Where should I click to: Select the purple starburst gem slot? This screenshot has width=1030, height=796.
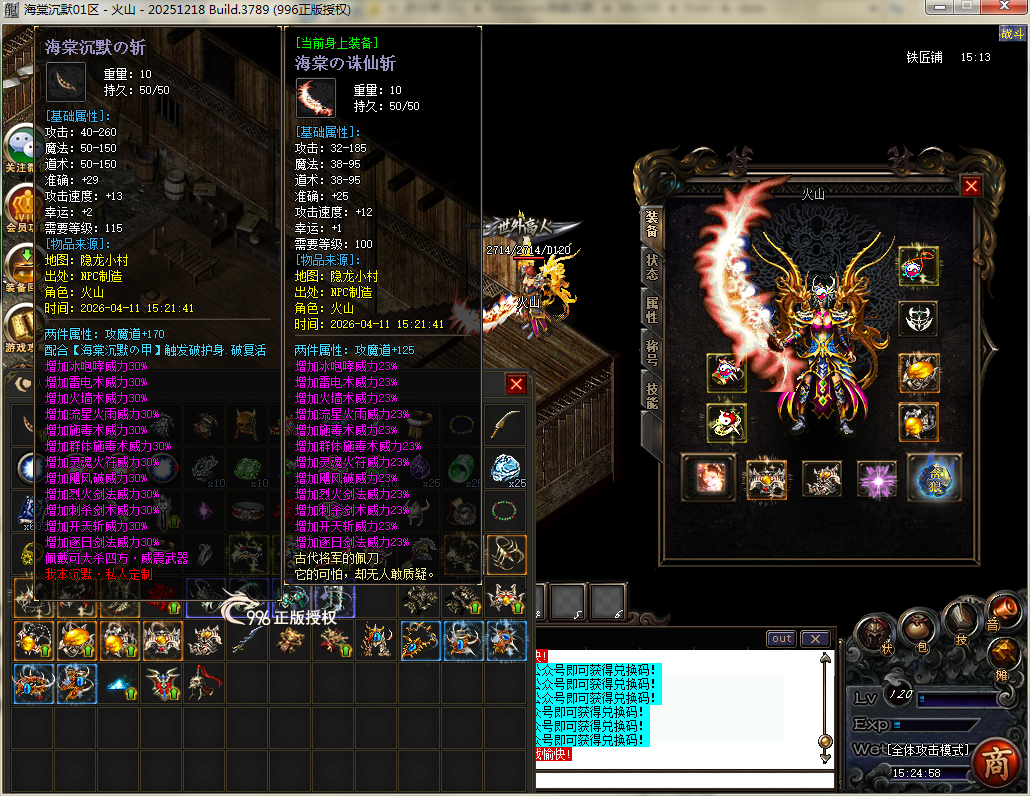tap(878, 477)
